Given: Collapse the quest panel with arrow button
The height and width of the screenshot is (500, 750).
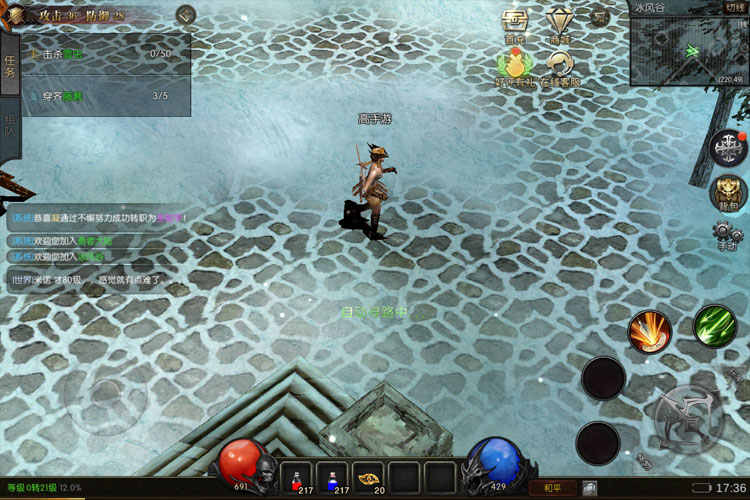Looking at the screenshot, I should click(x=185, y=15).
